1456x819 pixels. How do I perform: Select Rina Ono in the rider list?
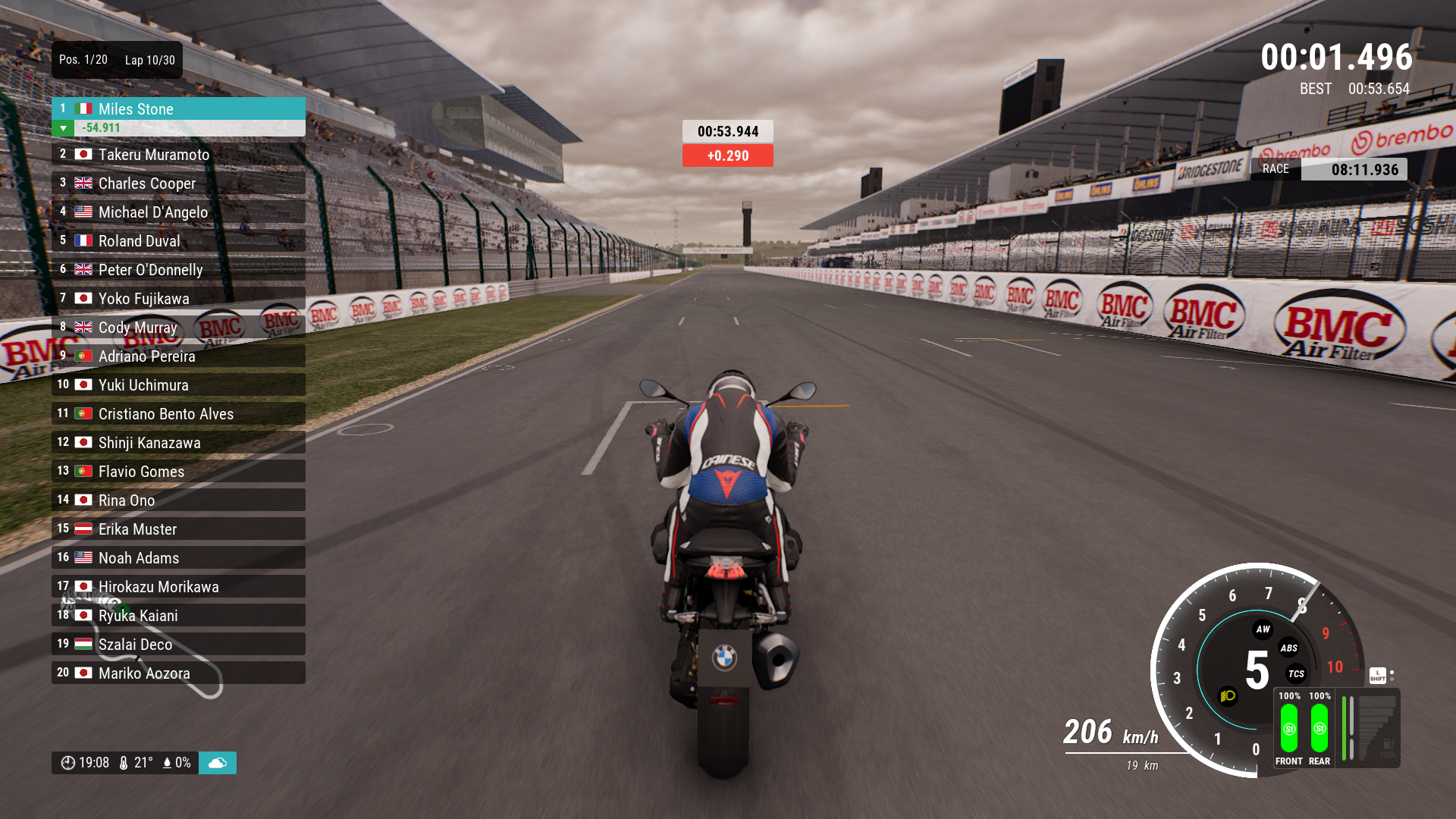tap(178, 500)
